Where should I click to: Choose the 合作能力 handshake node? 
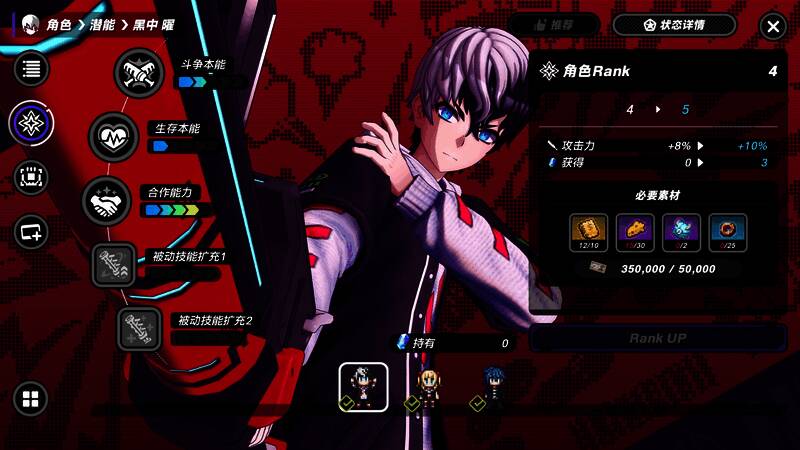coord(105,201)
